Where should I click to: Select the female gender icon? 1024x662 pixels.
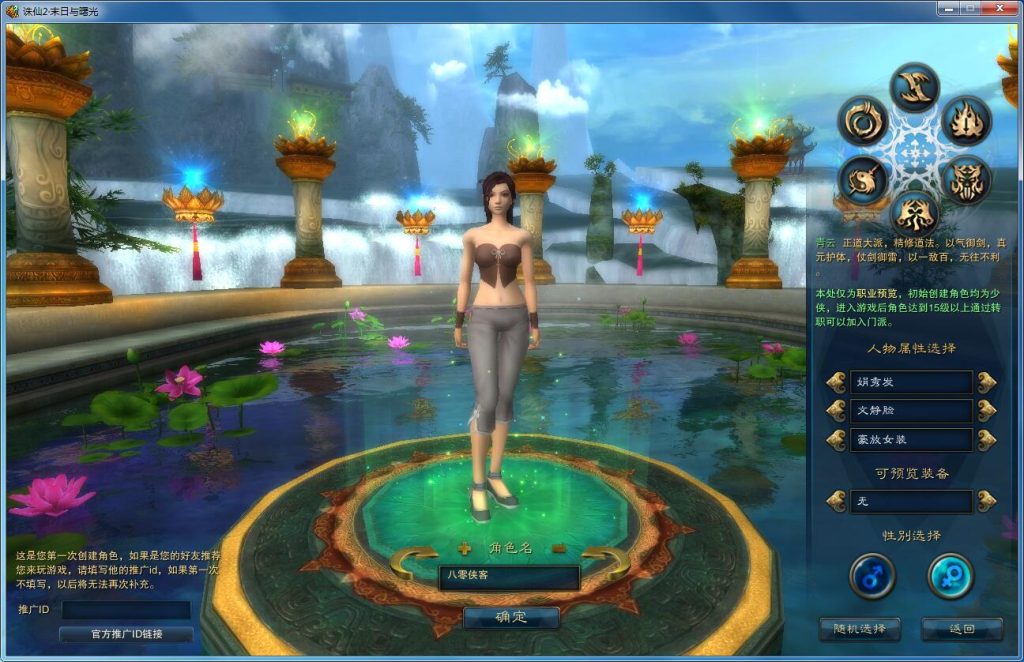pyautogui.click(x=950, y=576)
